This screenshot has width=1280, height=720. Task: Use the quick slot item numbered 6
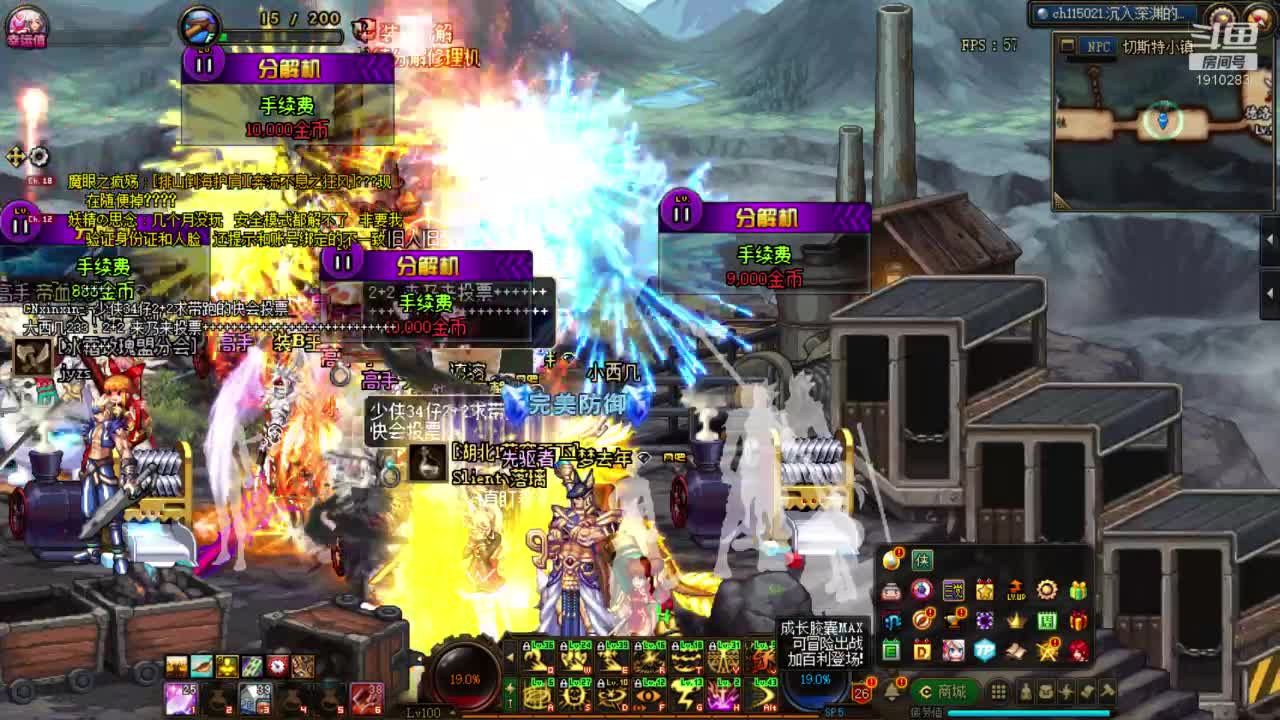(367, 696)
